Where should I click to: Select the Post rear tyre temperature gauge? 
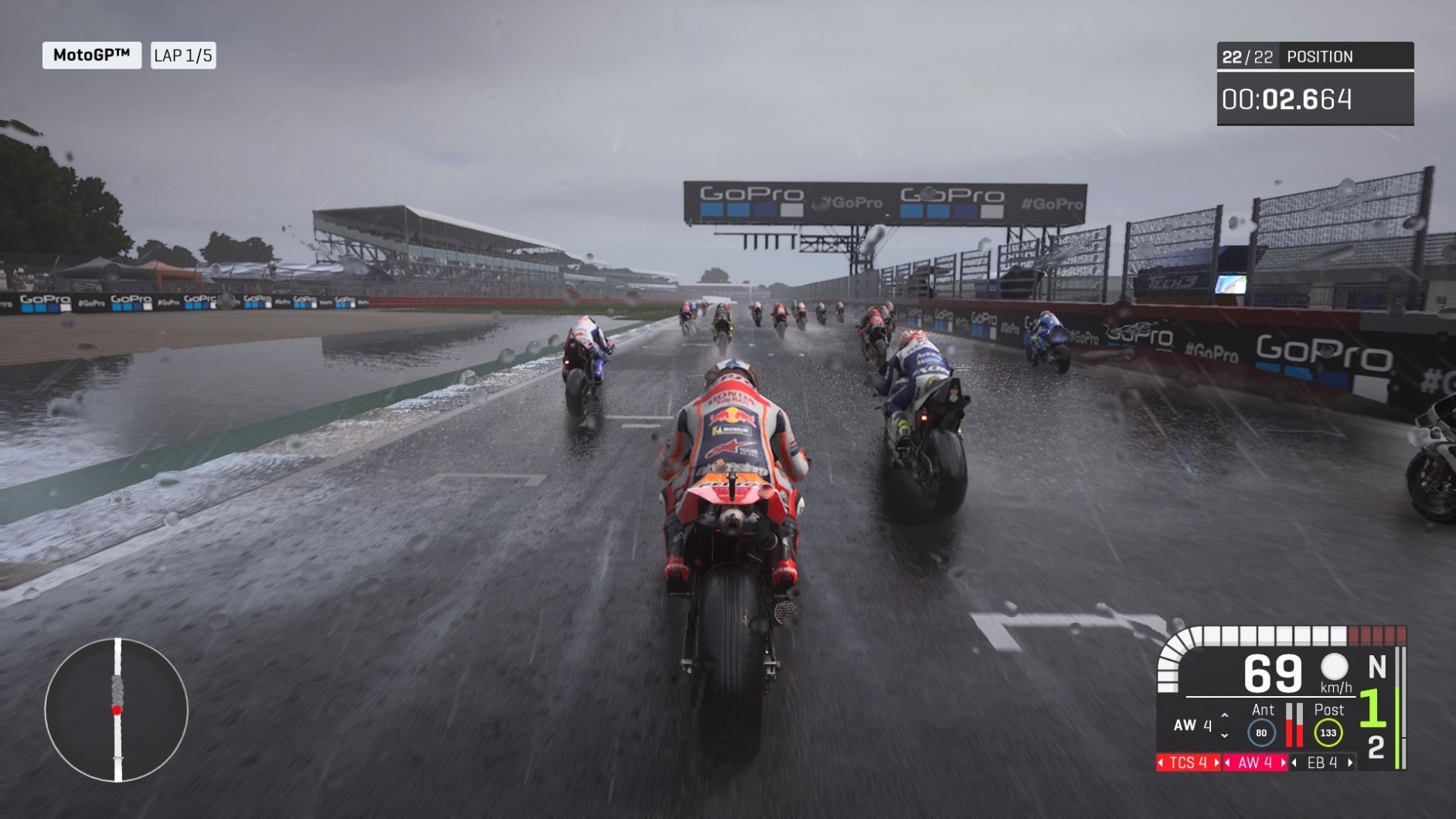(x=1328, y=732)
